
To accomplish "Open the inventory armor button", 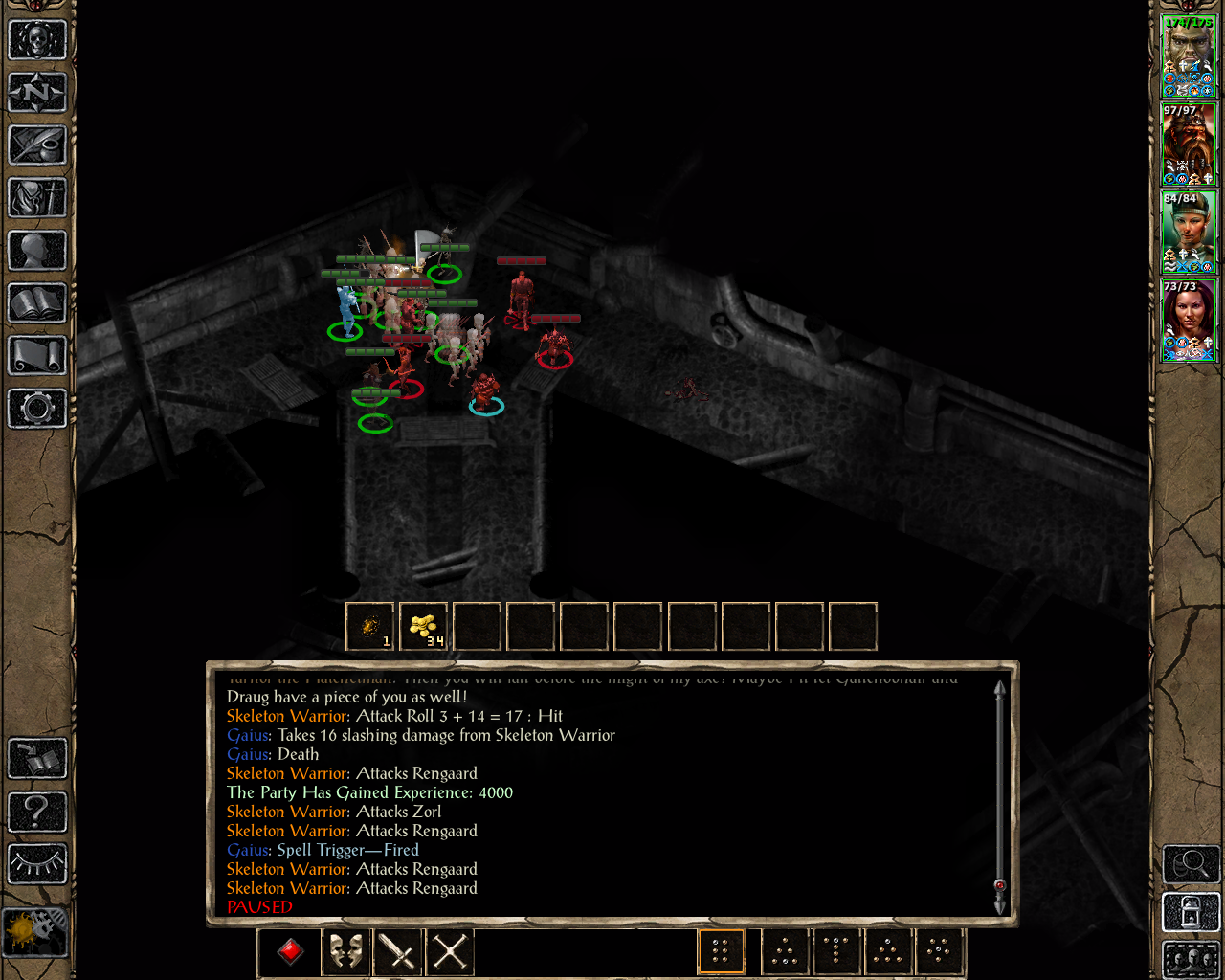I will point(37,198).
